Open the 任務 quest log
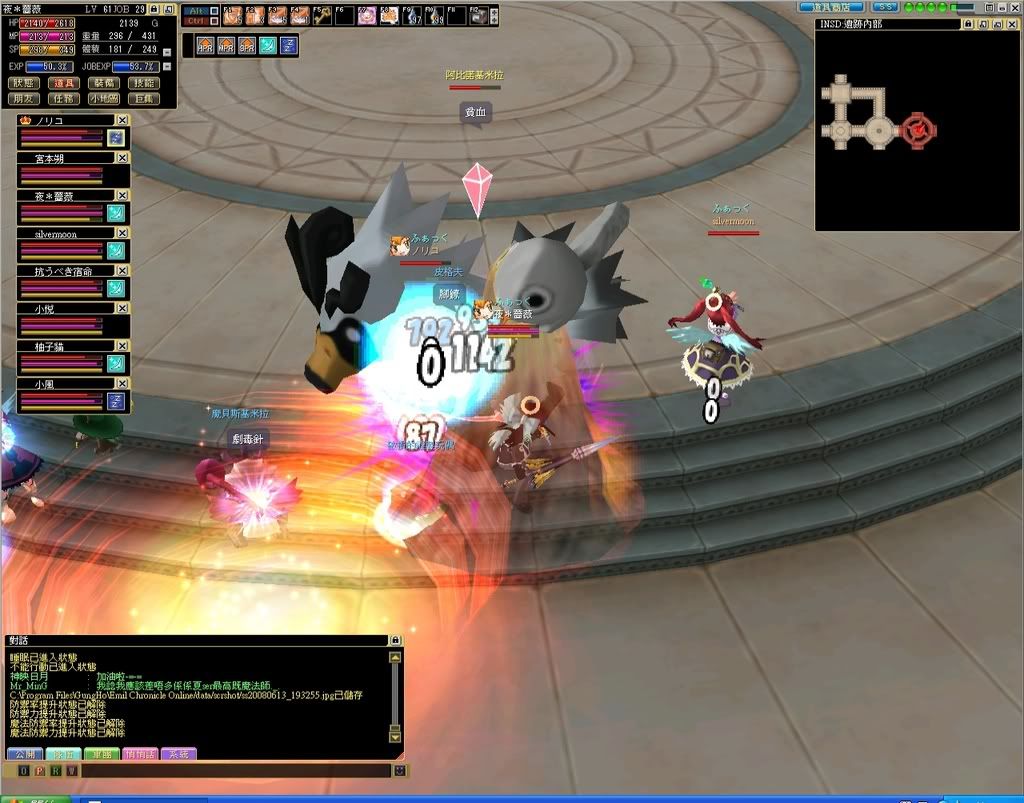 (x=63, y=98)
